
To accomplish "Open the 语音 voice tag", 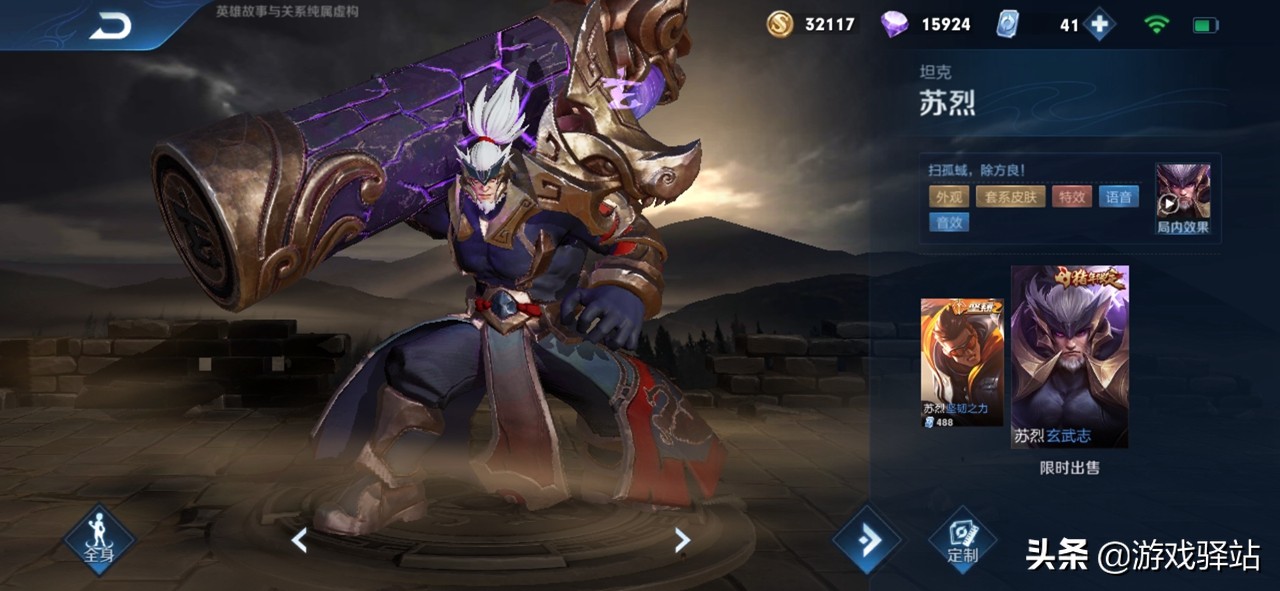I will (x=1119, y=197).
